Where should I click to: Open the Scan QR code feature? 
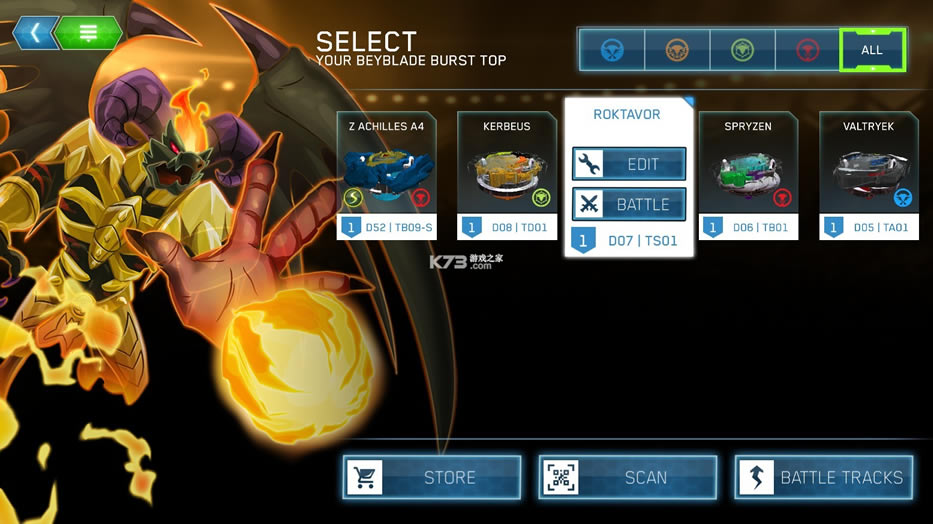click(x=628, y=477)
